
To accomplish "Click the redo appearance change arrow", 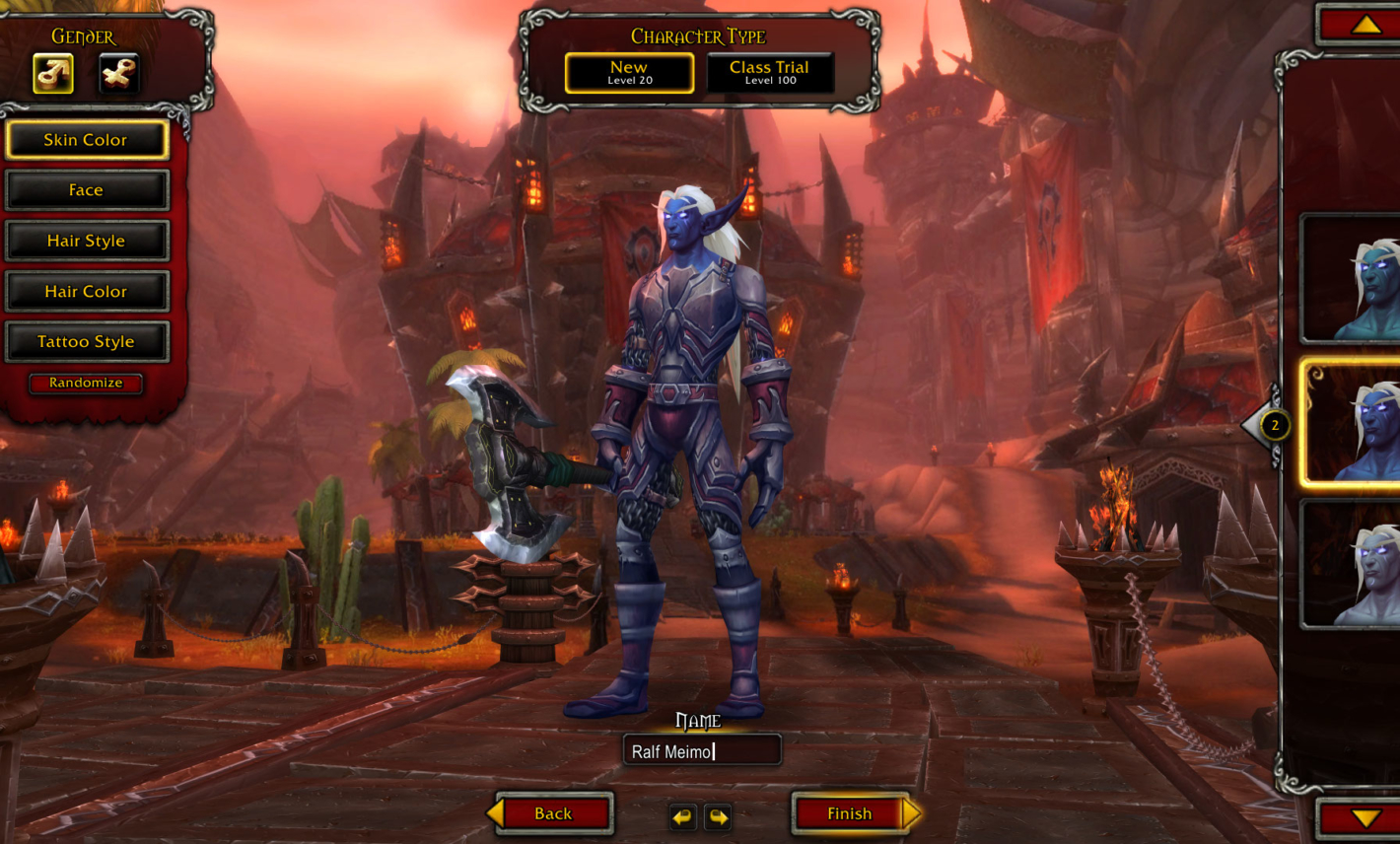I will tap(718, 816).
